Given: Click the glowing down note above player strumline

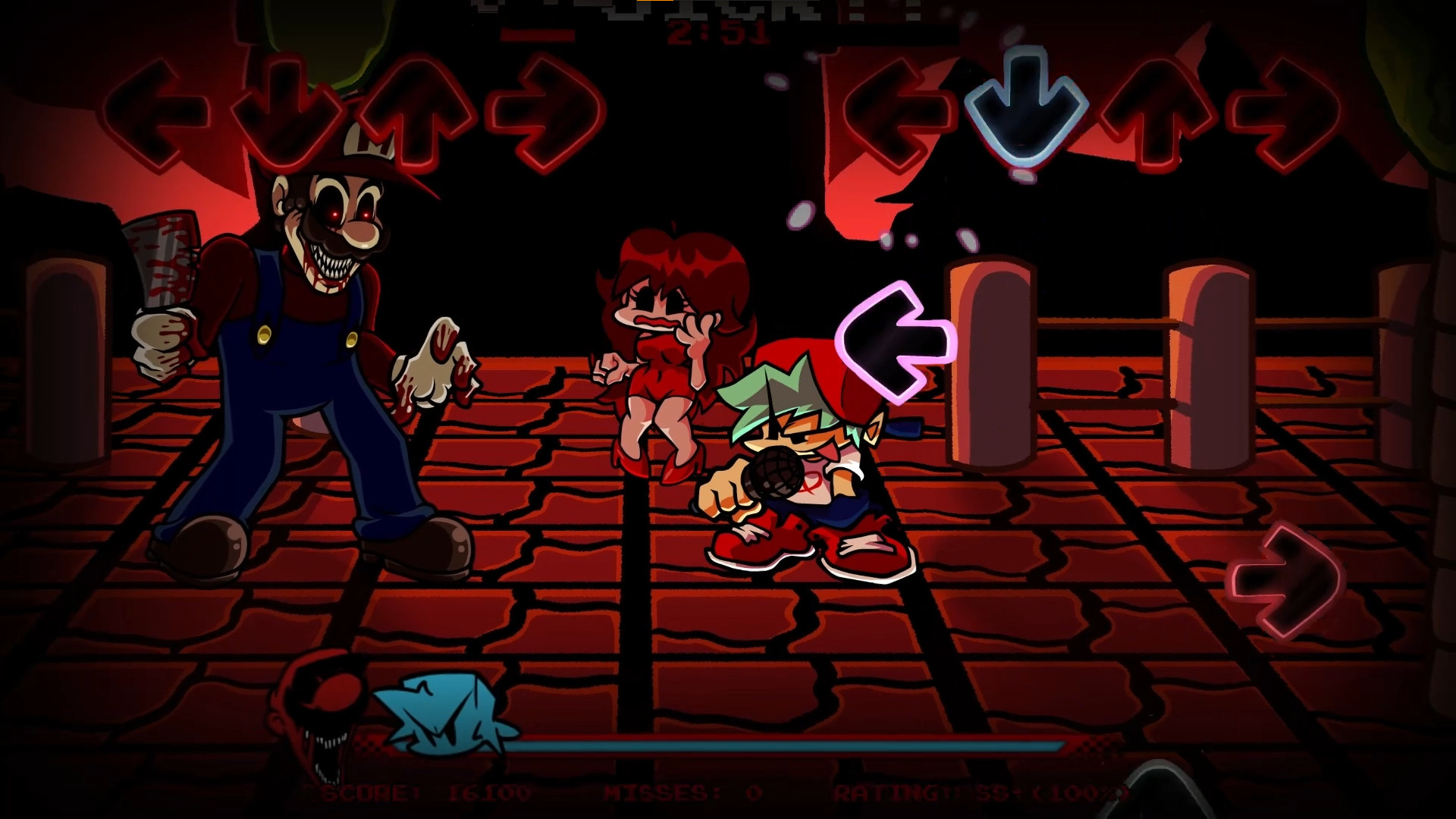Looking at the screenshot, I should [1024, 106].
